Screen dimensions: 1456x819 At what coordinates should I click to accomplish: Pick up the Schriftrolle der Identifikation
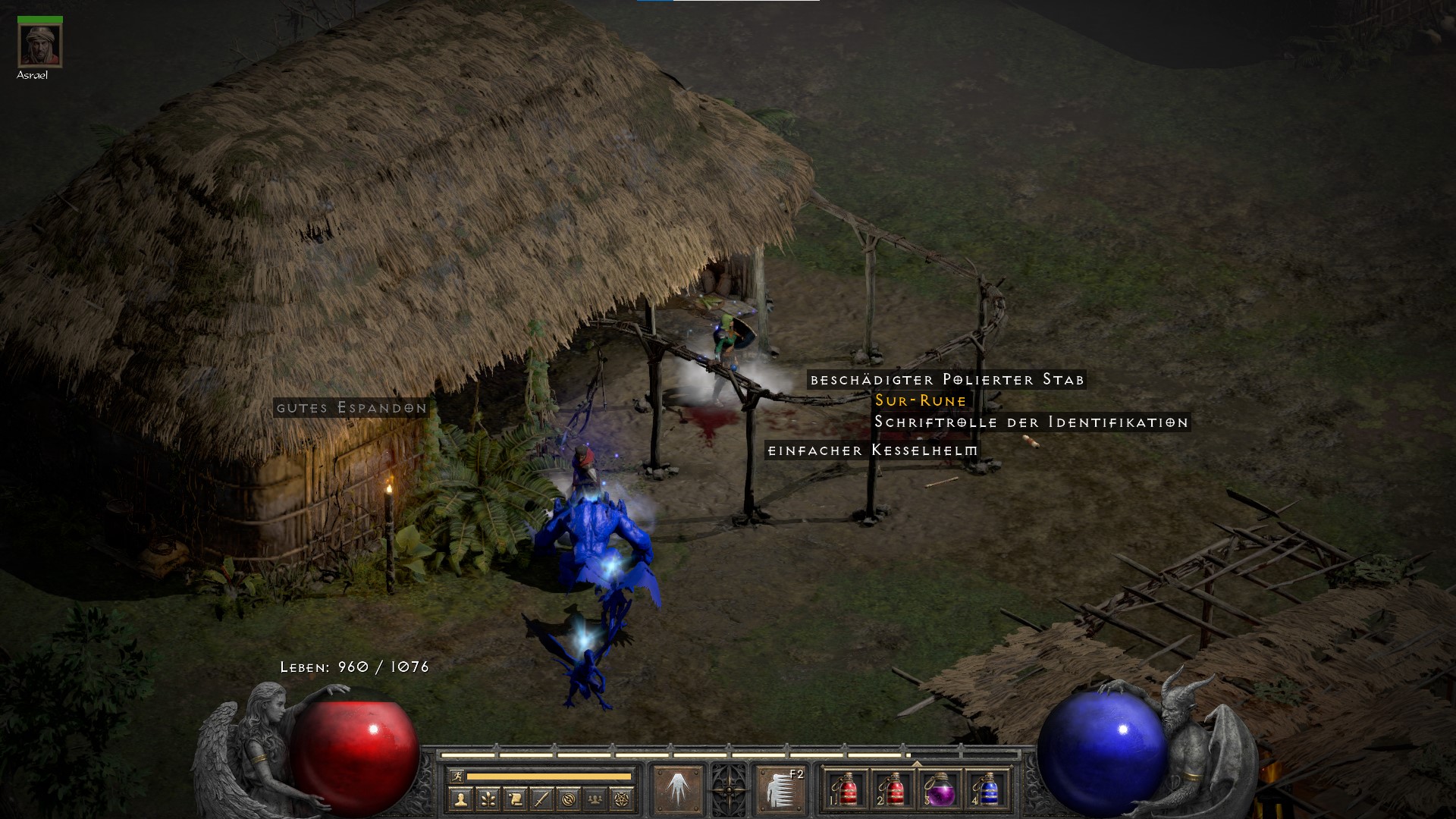(1030, 423)
